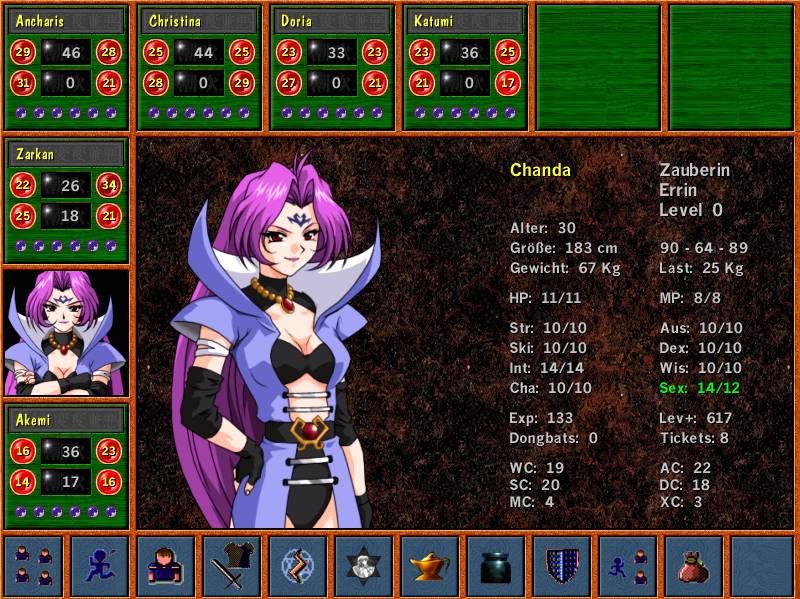This screenshot has width=800, height=599.
Task: Select Akemi party panel
Action: tap(67, 465)
